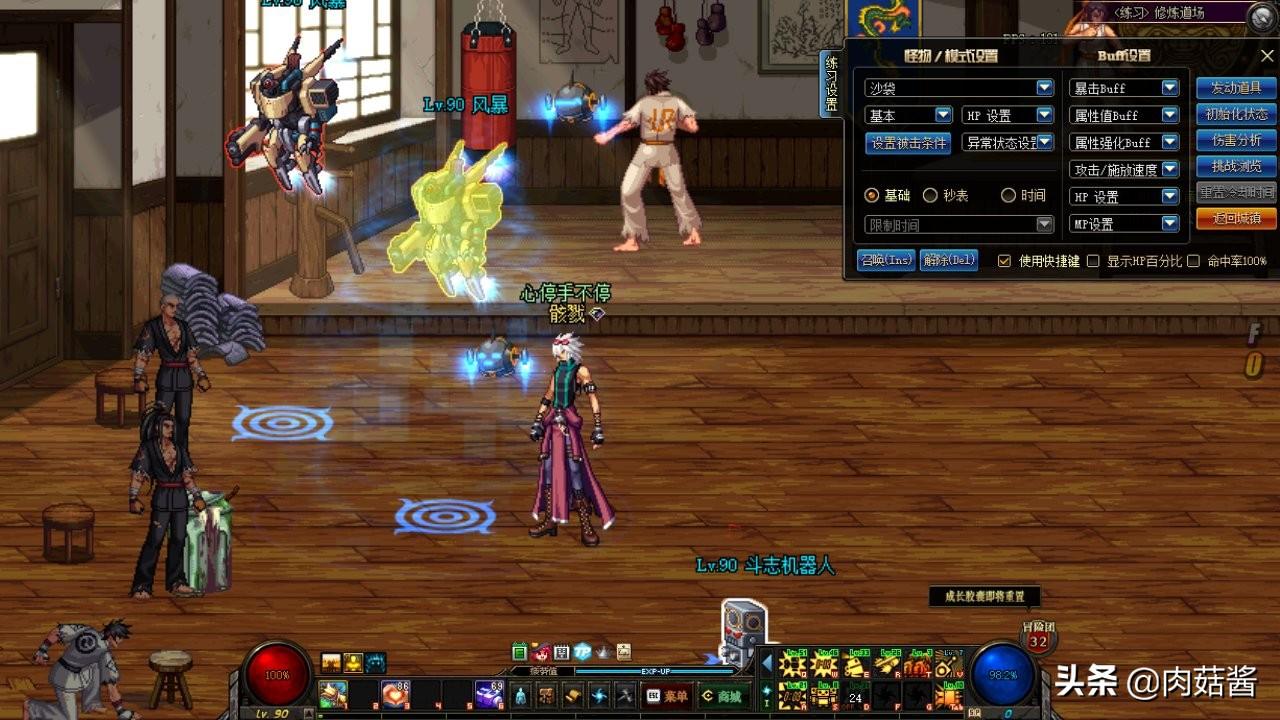Screen dimensions: 1280x720
Task: Toggle the 使用快捷键 checkbox
Action: (x=1005, y=261)
